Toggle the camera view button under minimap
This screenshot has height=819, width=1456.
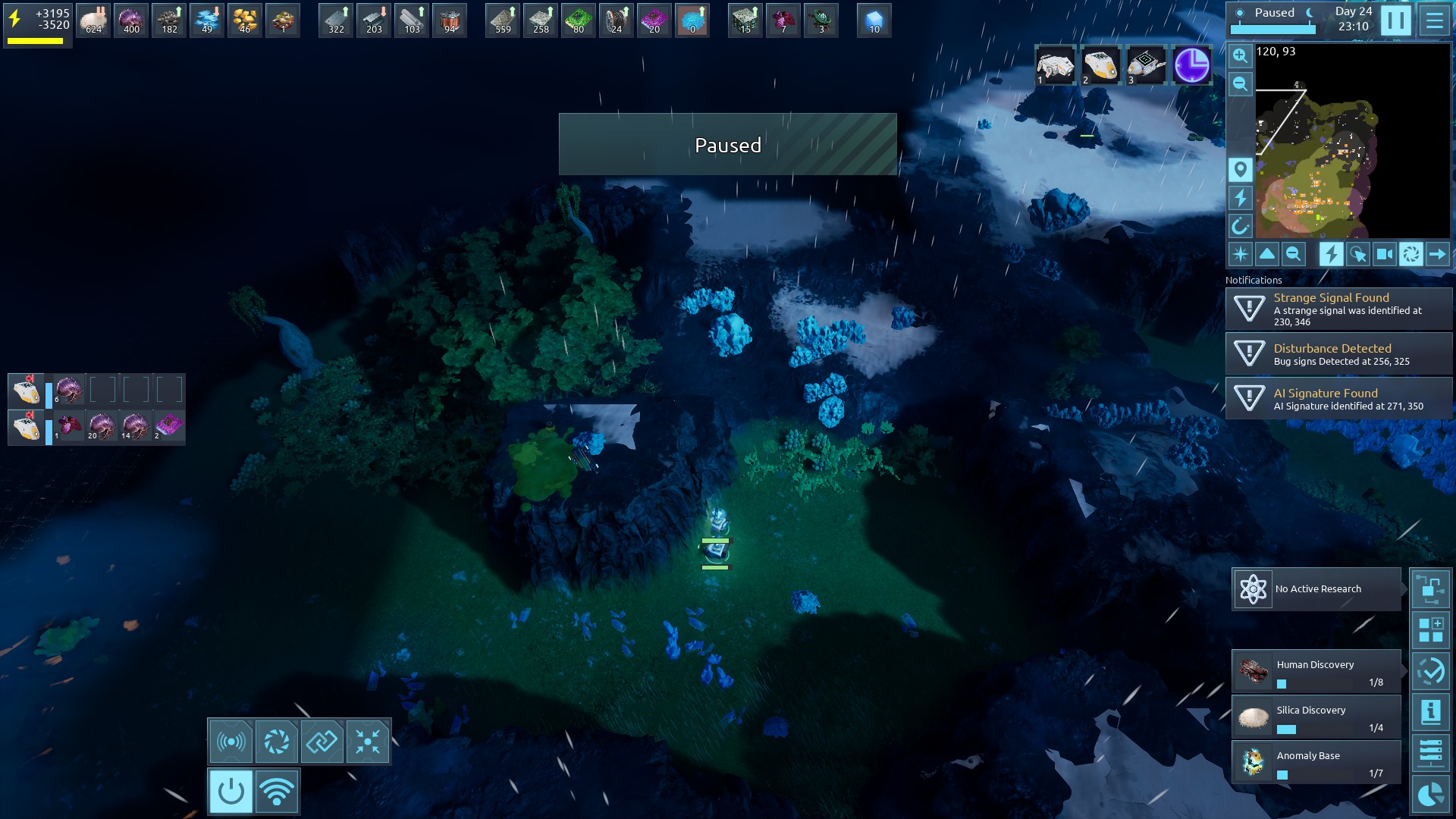[1384, 254]
